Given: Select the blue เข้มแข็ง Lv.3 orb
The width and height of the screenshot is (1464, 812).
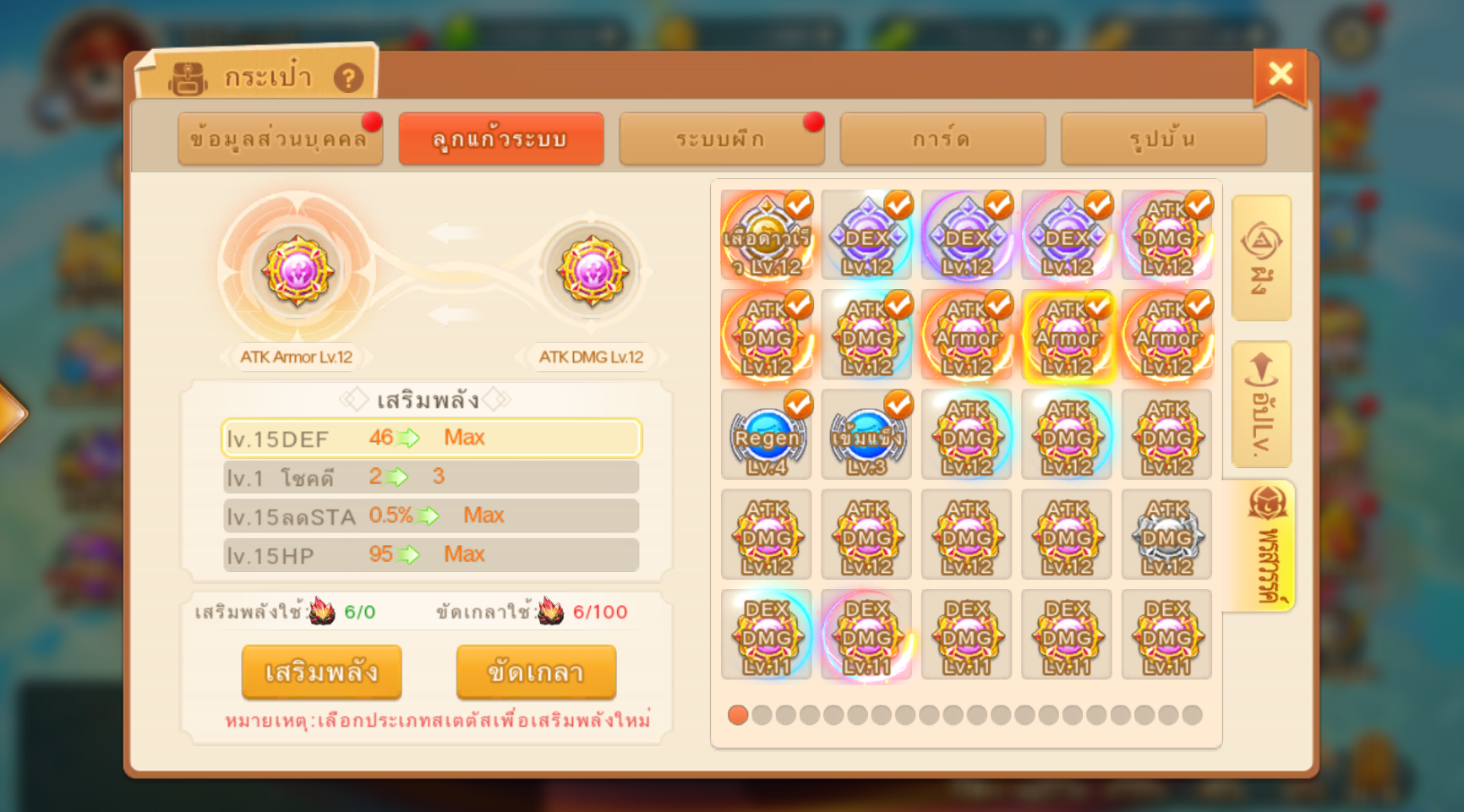Looking at the screenshot, I should pos(866,435).
